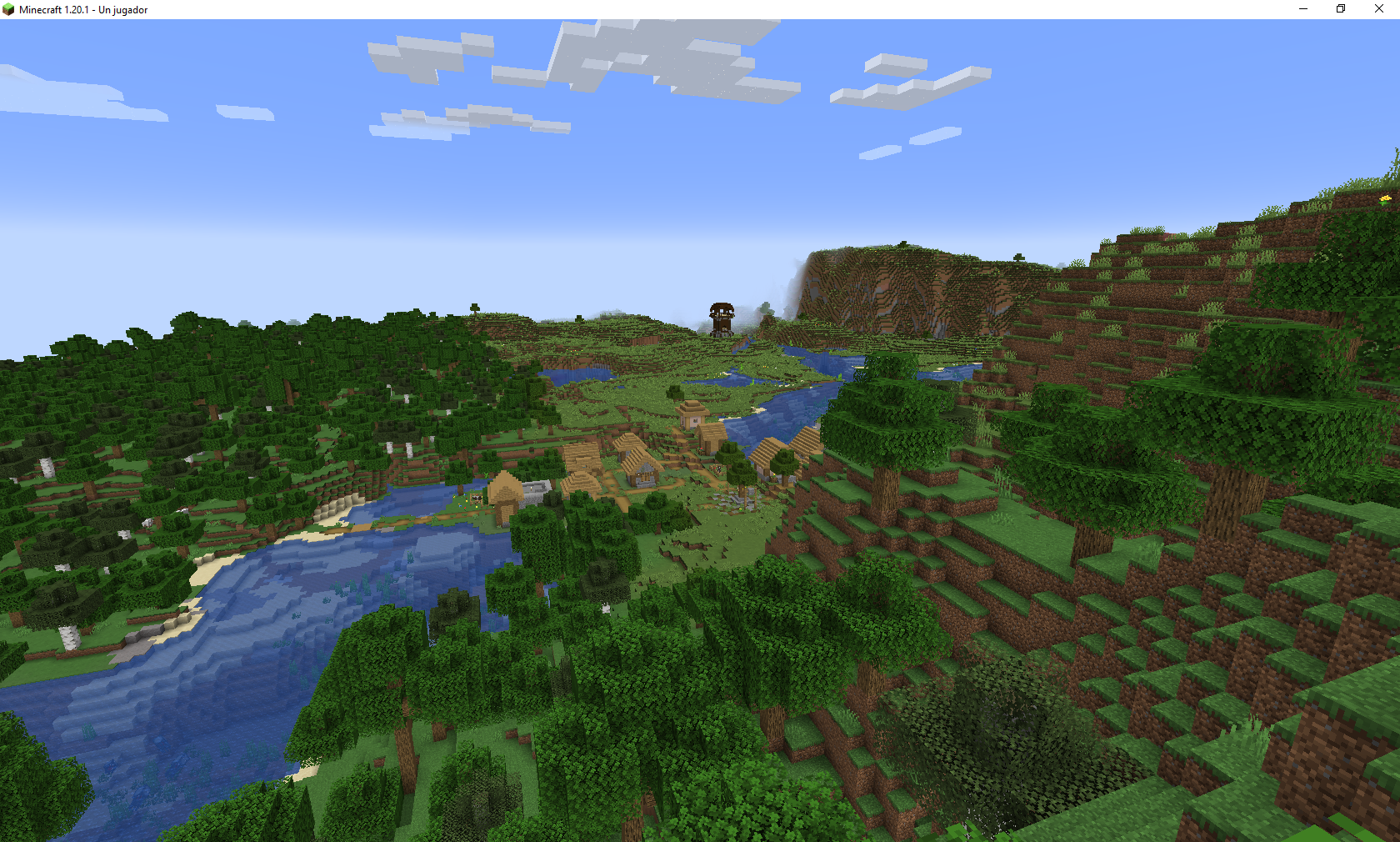Click the Minecraft grass block icon in the title bar
This screenshot has width=1400, height=842.
click(x=8, y=9)
